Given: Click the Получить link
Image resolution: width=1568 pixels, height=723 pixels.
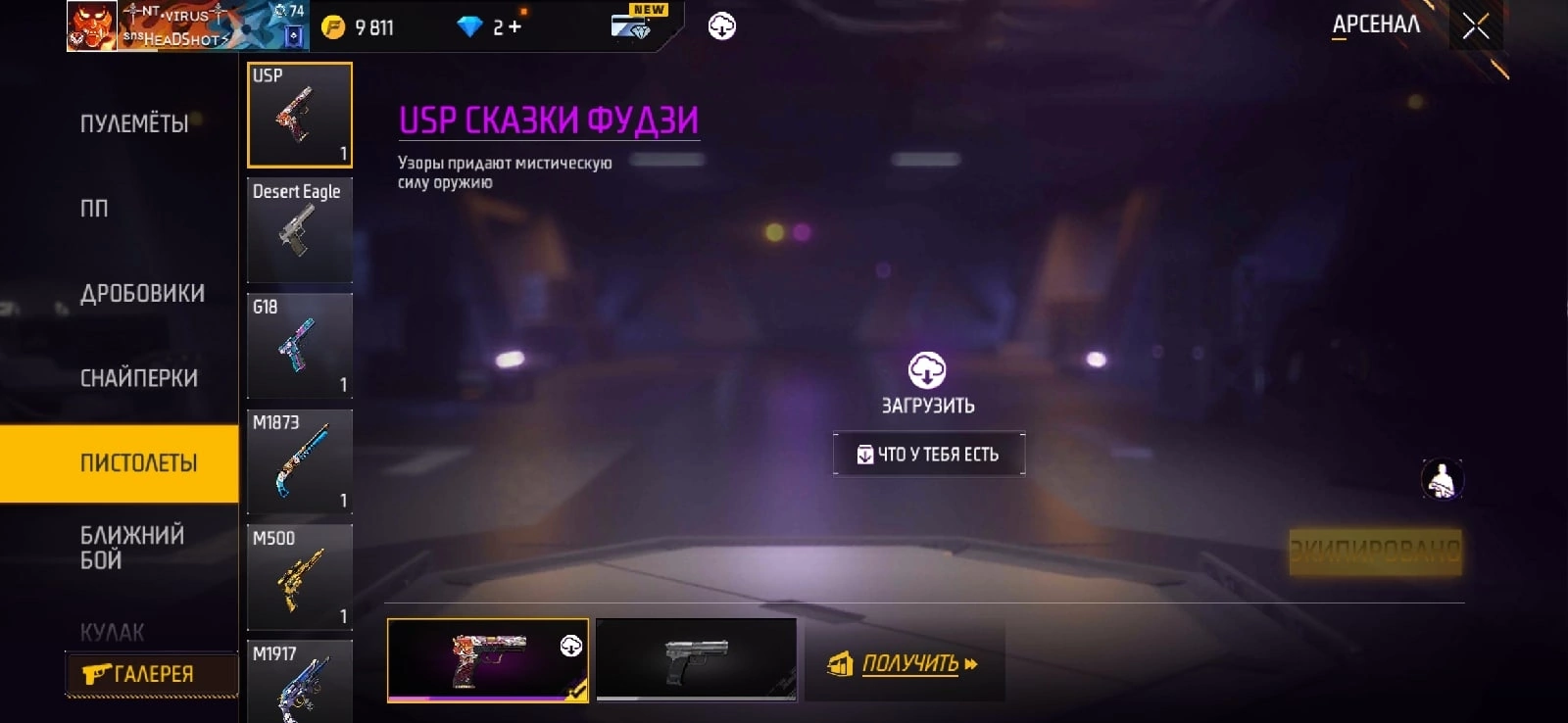Looking at the screenshot, I should pyautogui.click(x=909, y=664).
